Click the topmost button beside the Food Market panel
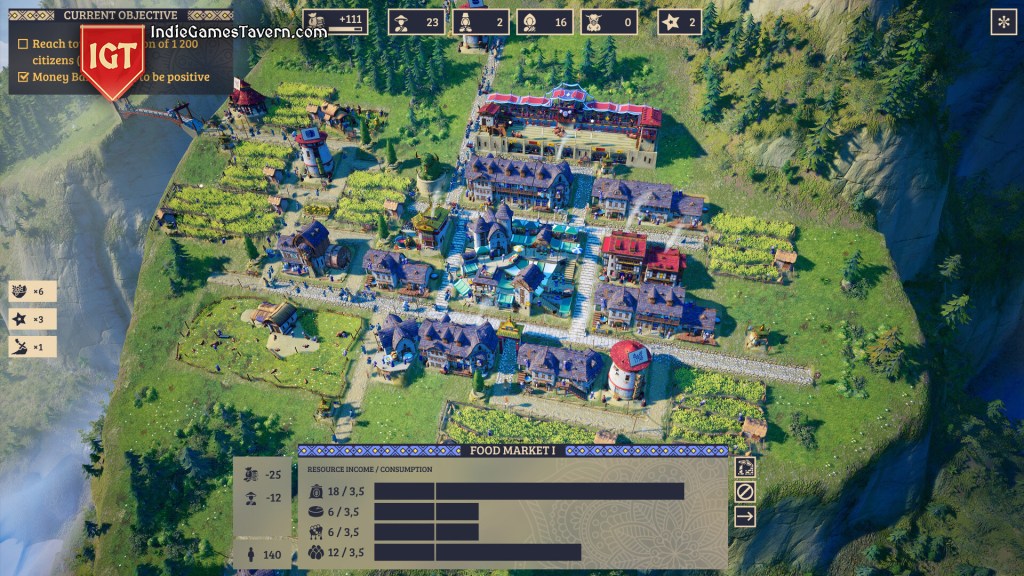Screen dimensions: 1024x576 click(x=745, y=467)
